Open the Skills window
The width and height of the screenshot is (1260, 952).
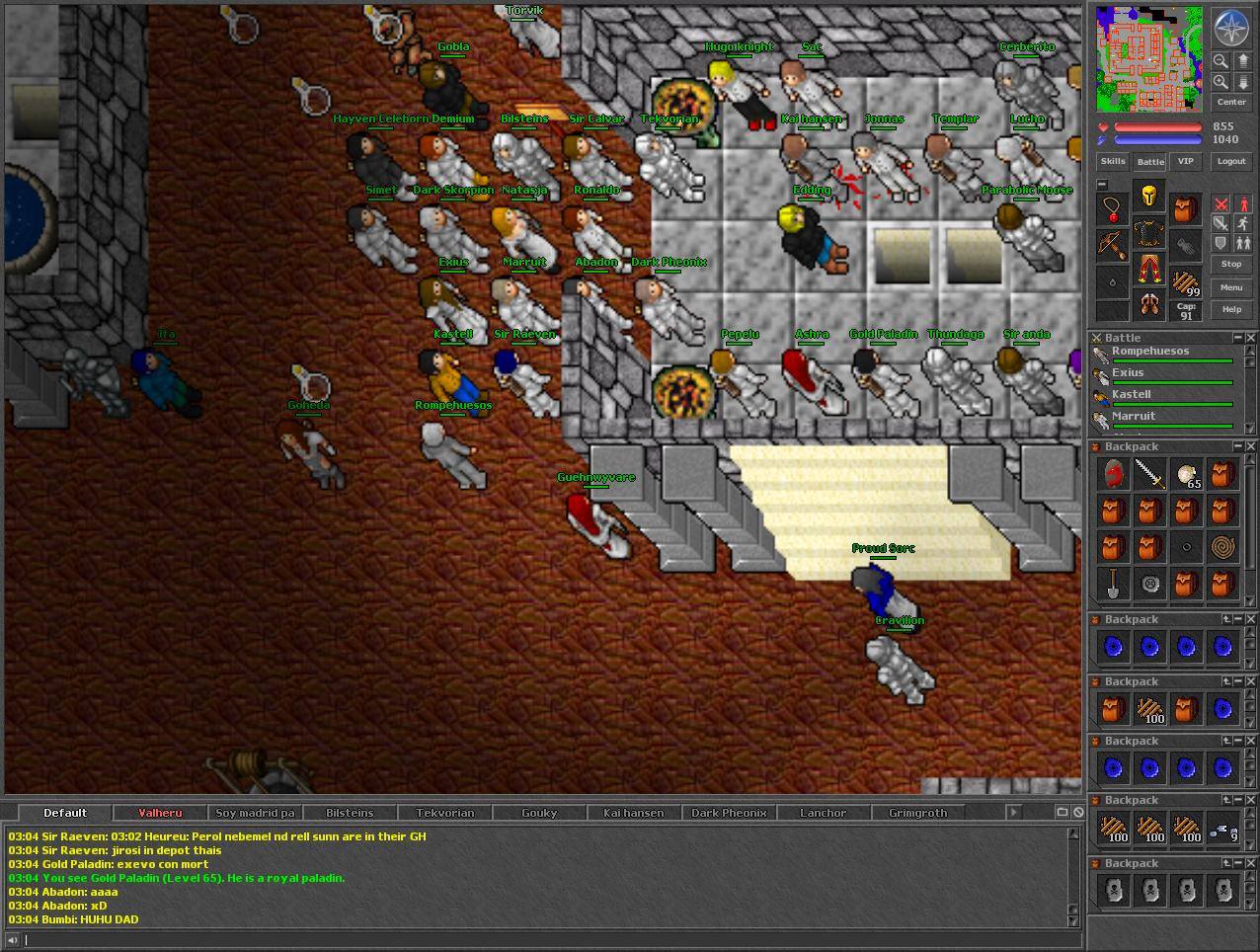pos(1113,161)
